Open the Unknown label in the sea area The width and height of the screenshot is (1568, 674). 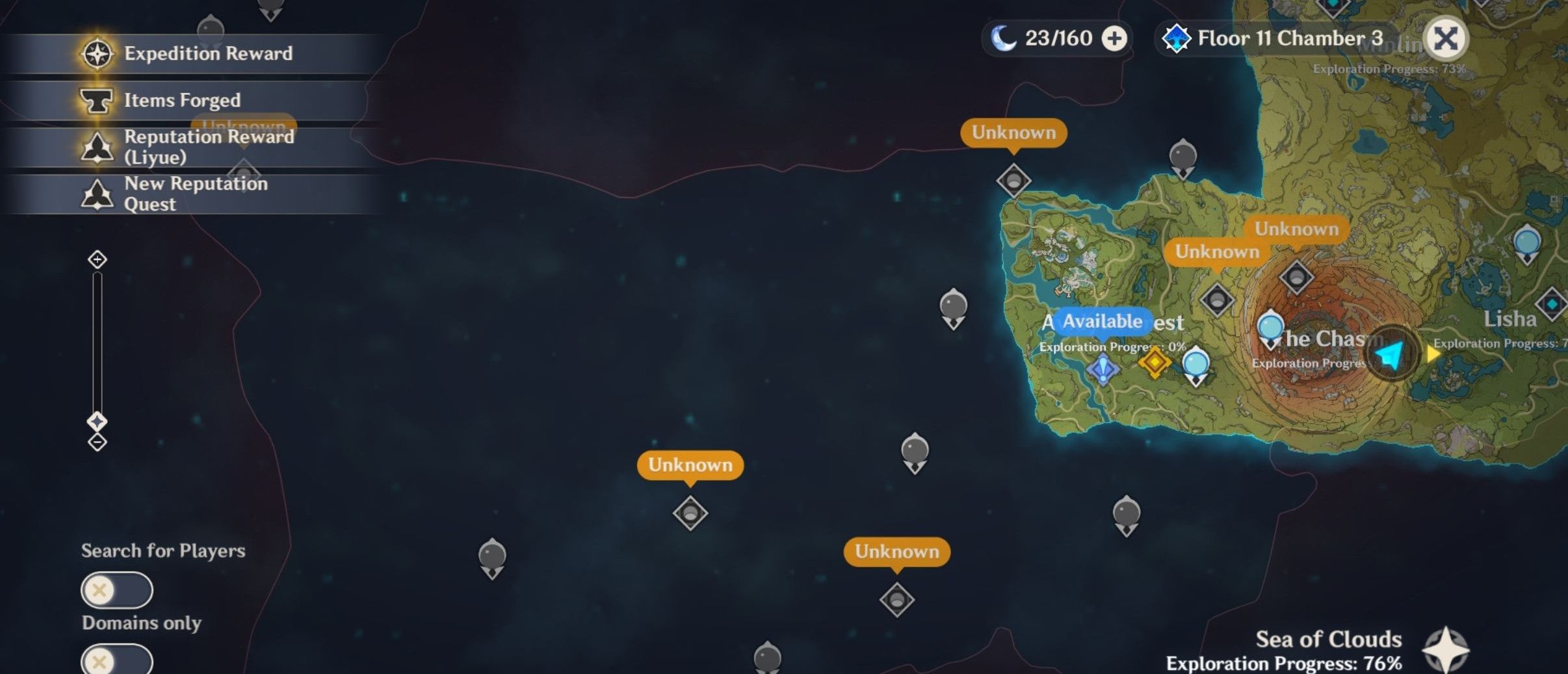[691, 464]
